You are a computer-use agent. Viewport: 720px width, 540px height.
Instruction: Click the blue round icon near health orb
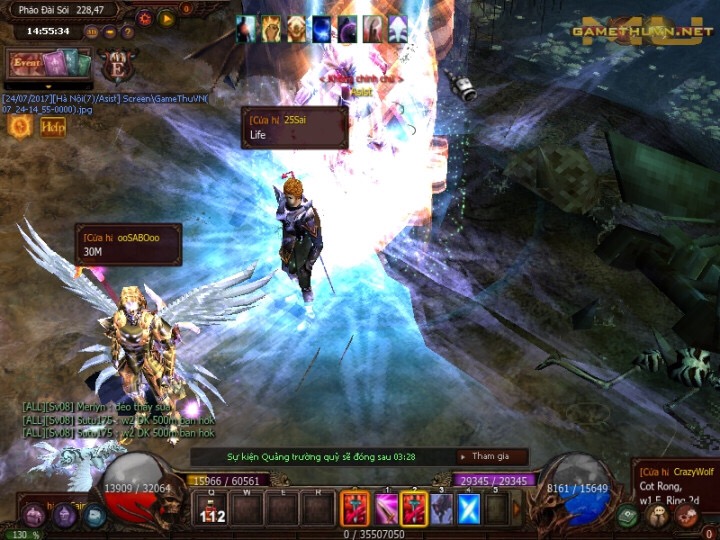click(95, 516)
